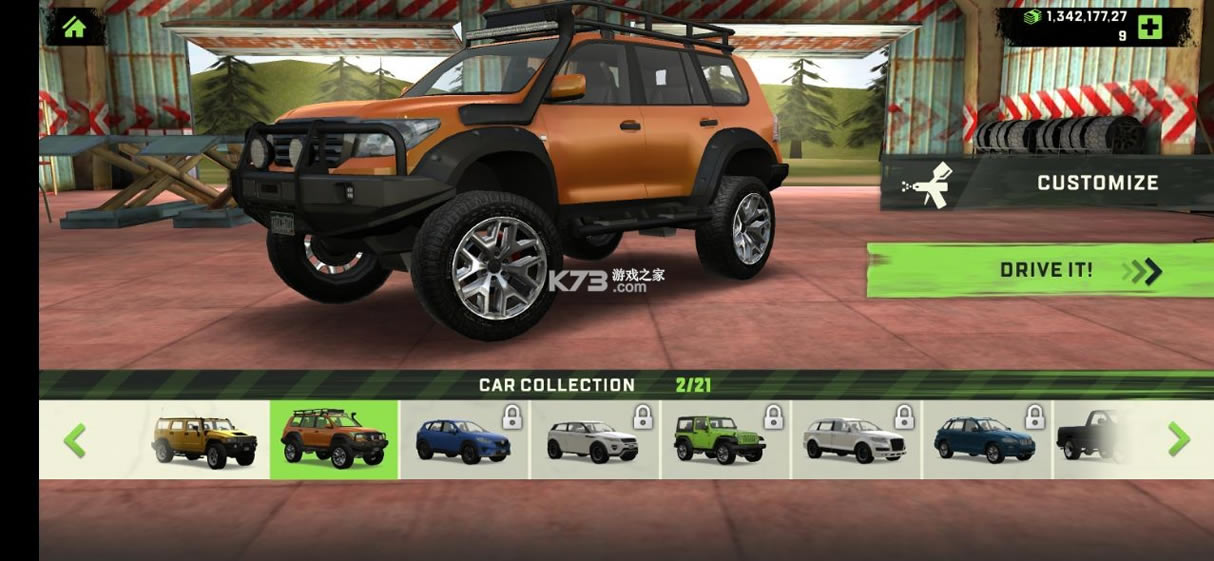The image size is (1214, 561).
Task: Go to the home screen
Action: tap(74, 26)
